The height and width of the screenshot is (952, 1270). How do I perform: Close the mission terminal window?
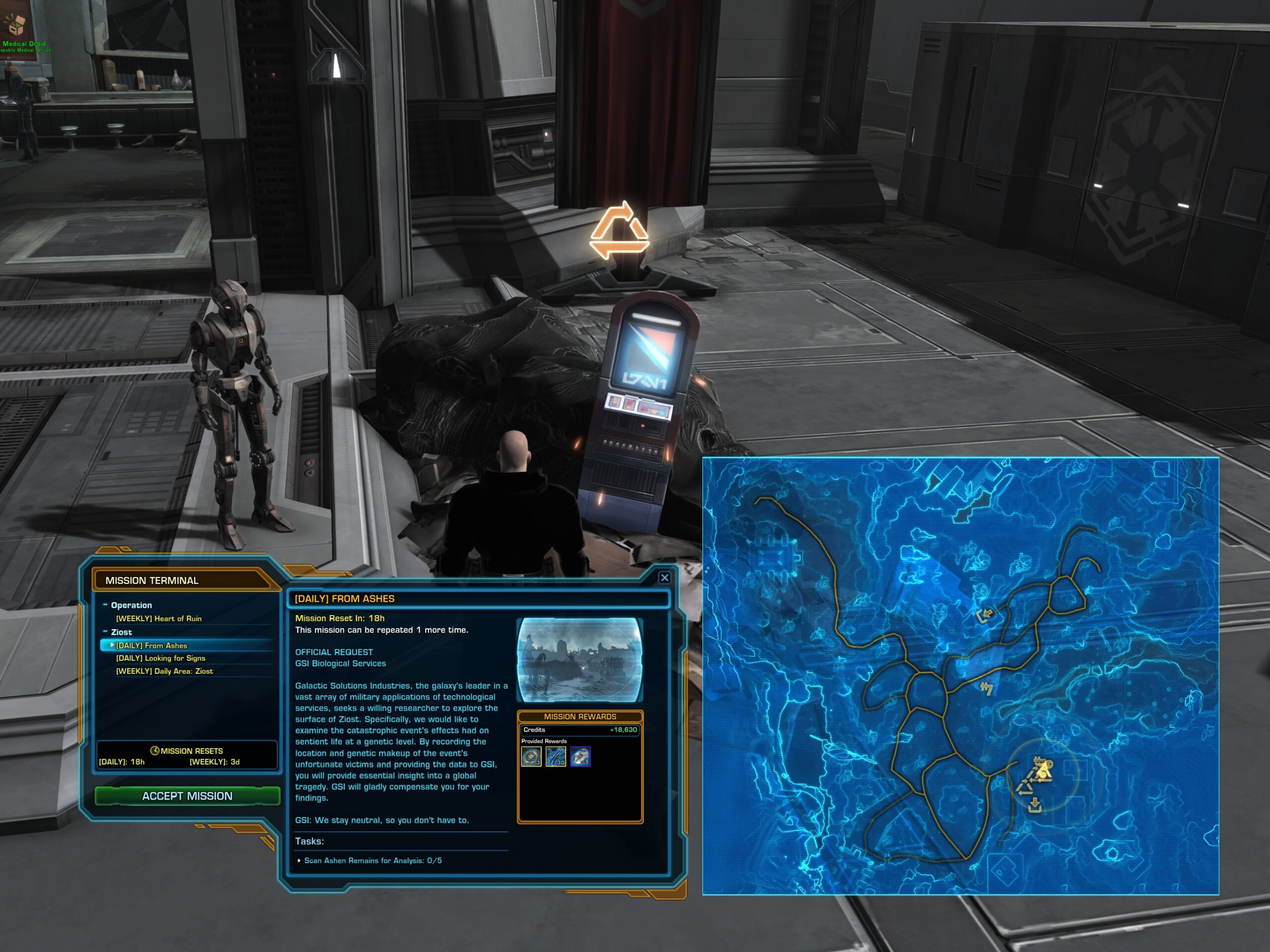pyautogui.click(x=664, y=577)
